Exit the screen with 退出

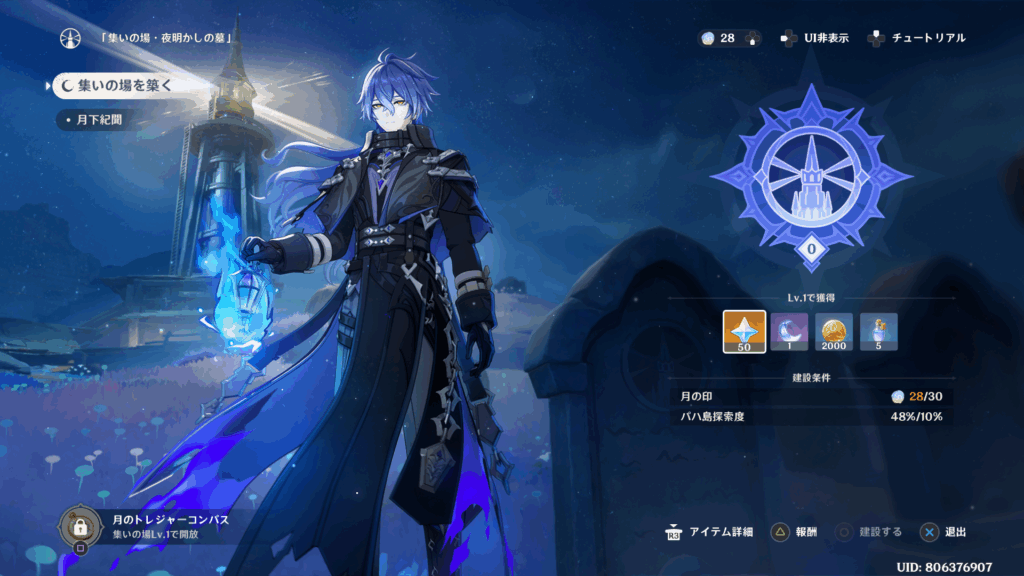[x=943, y=532]
